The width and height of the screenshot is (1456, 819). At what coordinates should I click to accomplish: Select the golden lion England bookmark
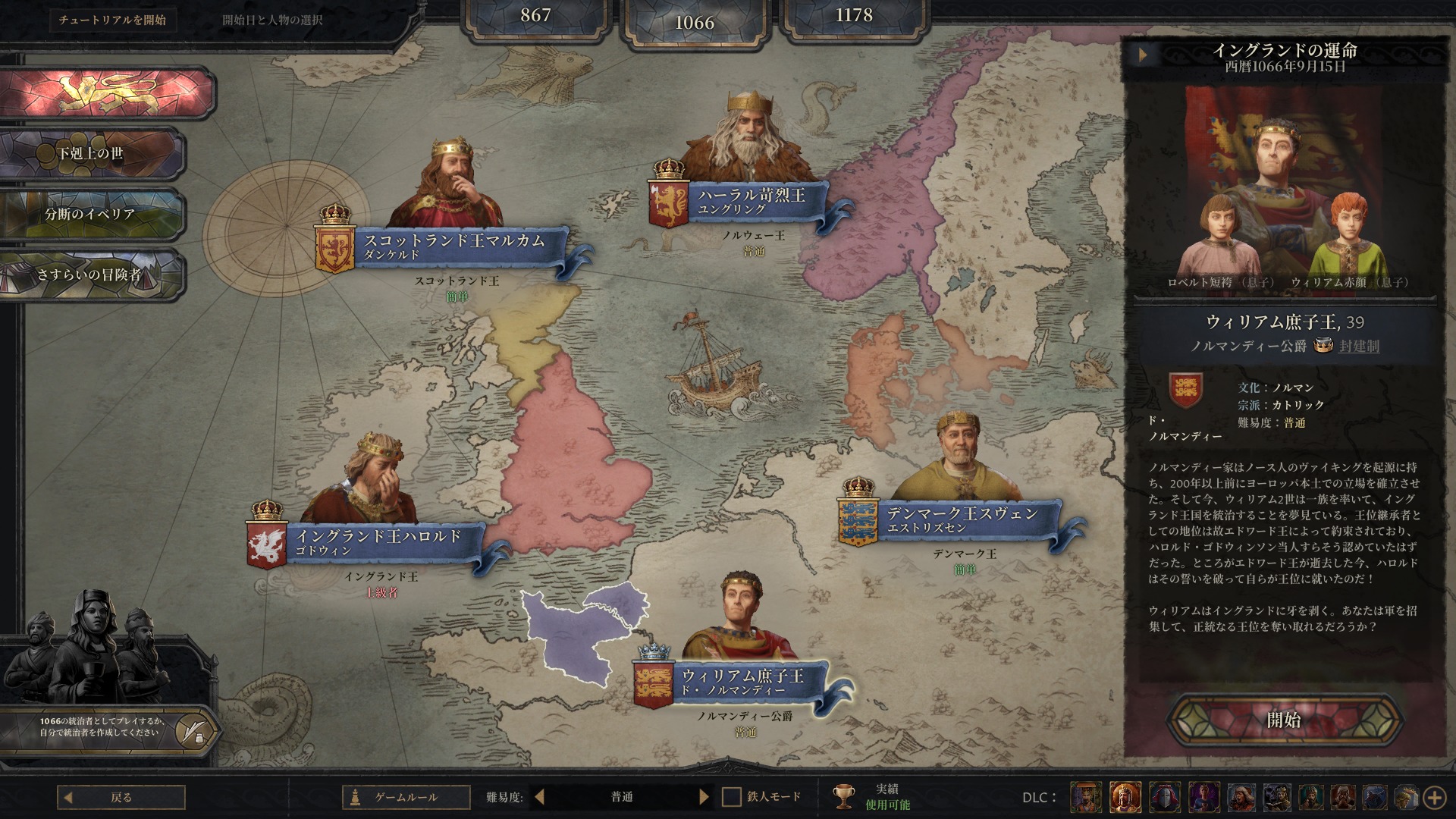click(106, 93)
